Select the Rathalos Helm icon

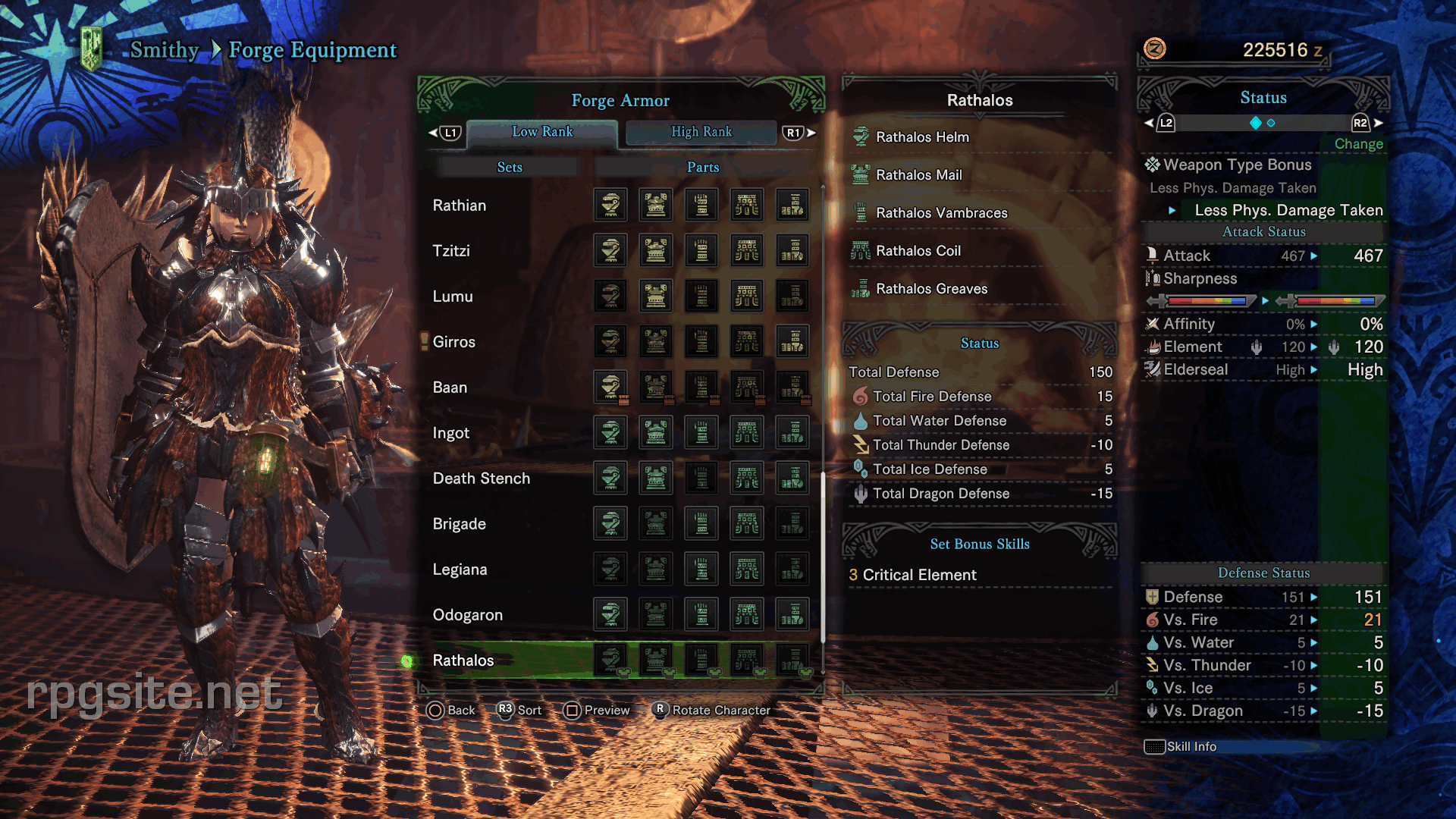tap(861, 137)
